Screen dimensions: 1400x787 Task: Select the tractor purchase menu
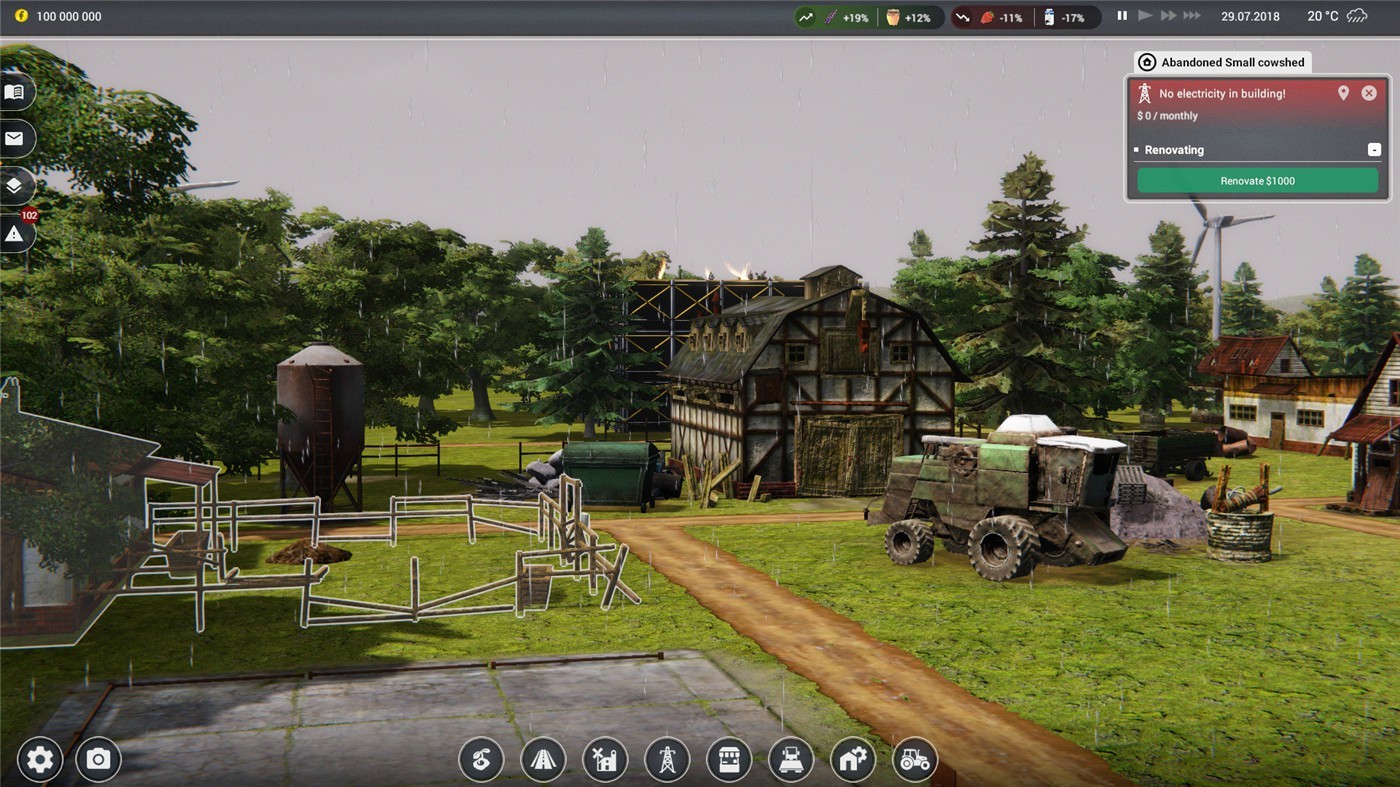(915, 760)
